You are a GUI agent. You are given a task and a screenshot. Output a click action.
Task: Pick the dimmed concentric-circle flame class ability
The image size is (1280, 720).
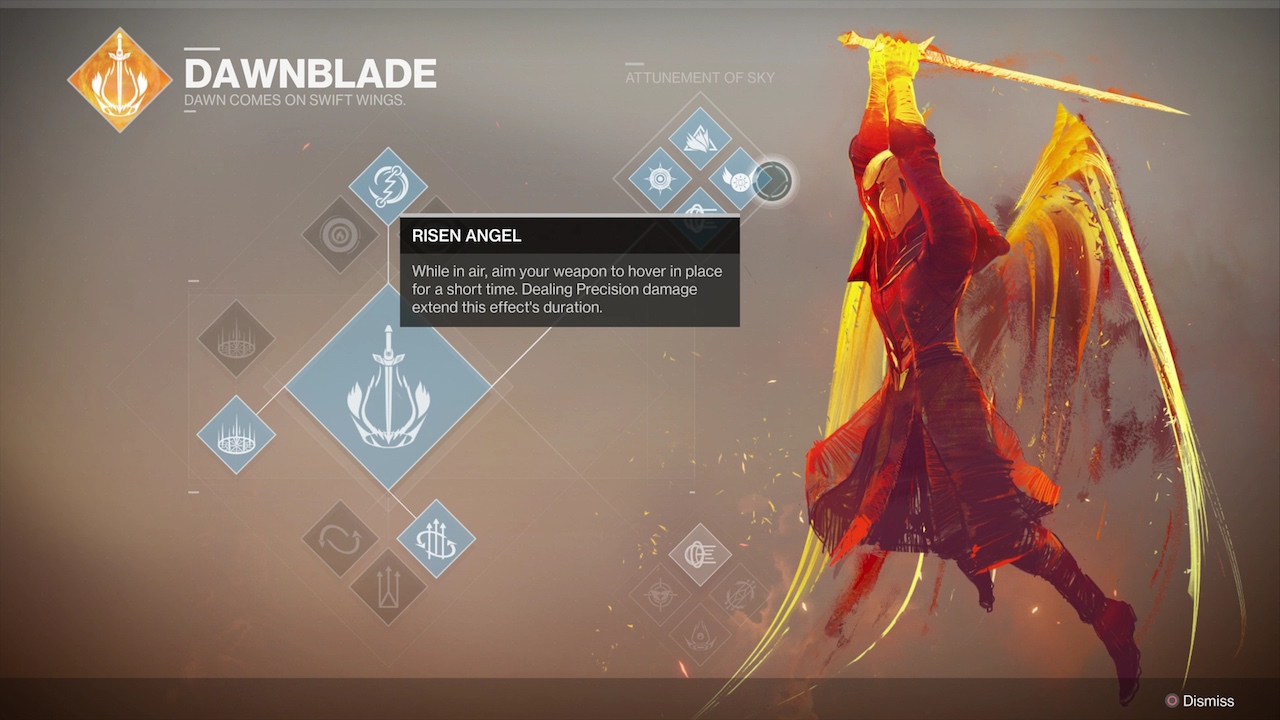click(340, 235)
